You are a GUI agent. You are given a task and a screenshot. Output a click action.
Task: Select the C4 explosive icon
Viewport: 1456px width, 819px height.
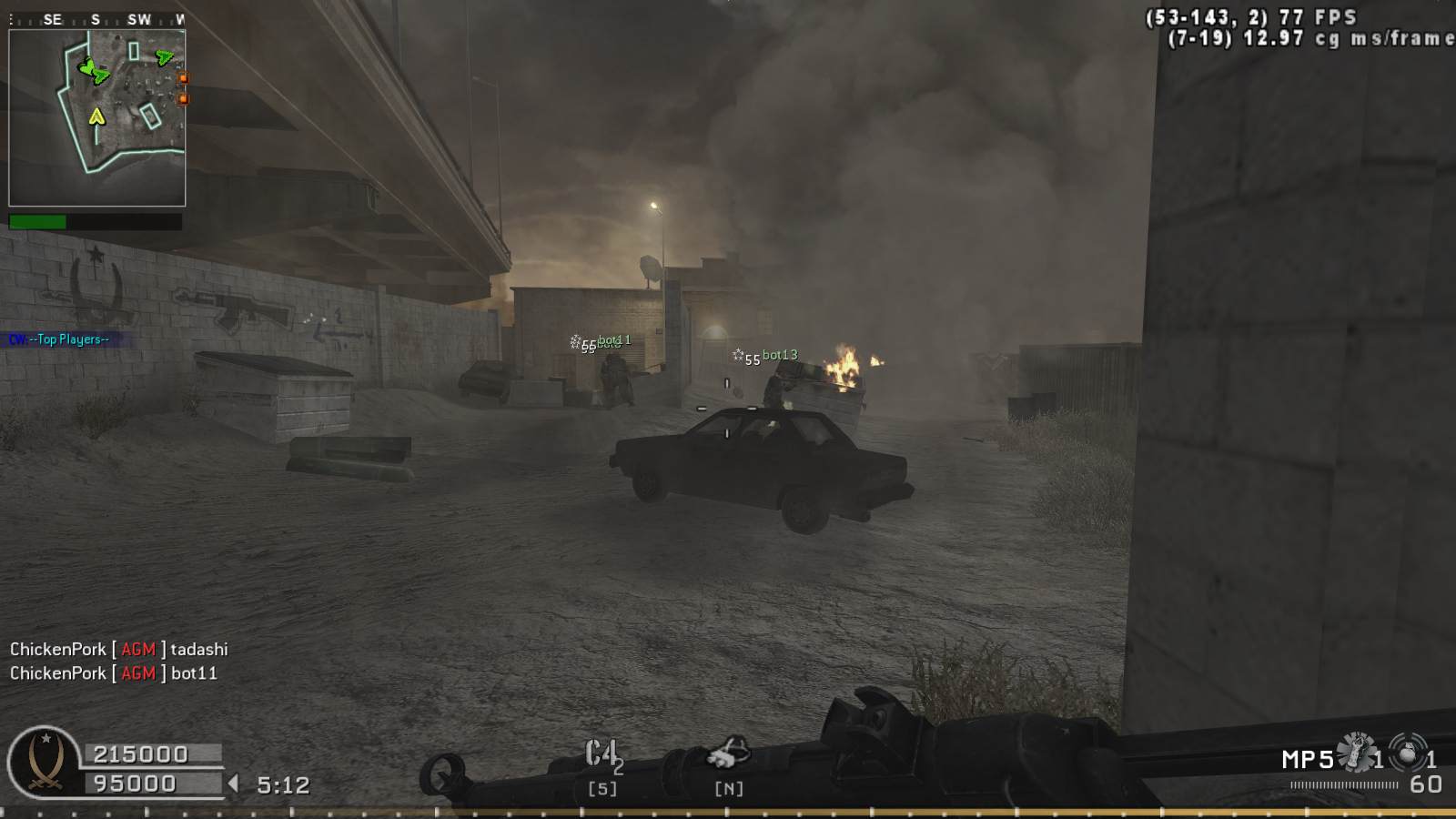coord(602,754)
